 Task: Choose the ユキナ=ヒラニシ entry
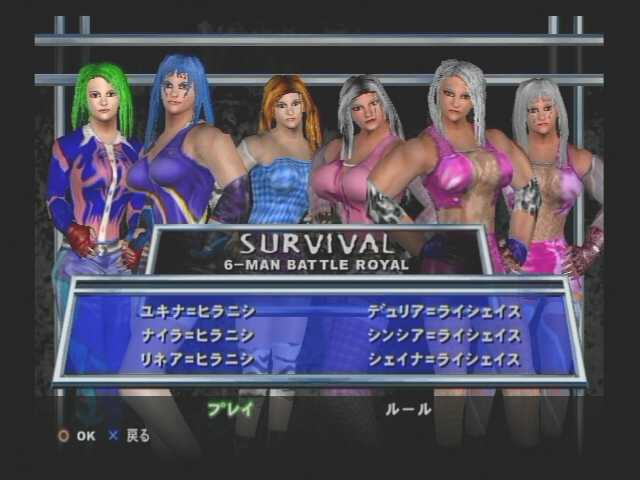pyautogui.click(x=197, y=312)
